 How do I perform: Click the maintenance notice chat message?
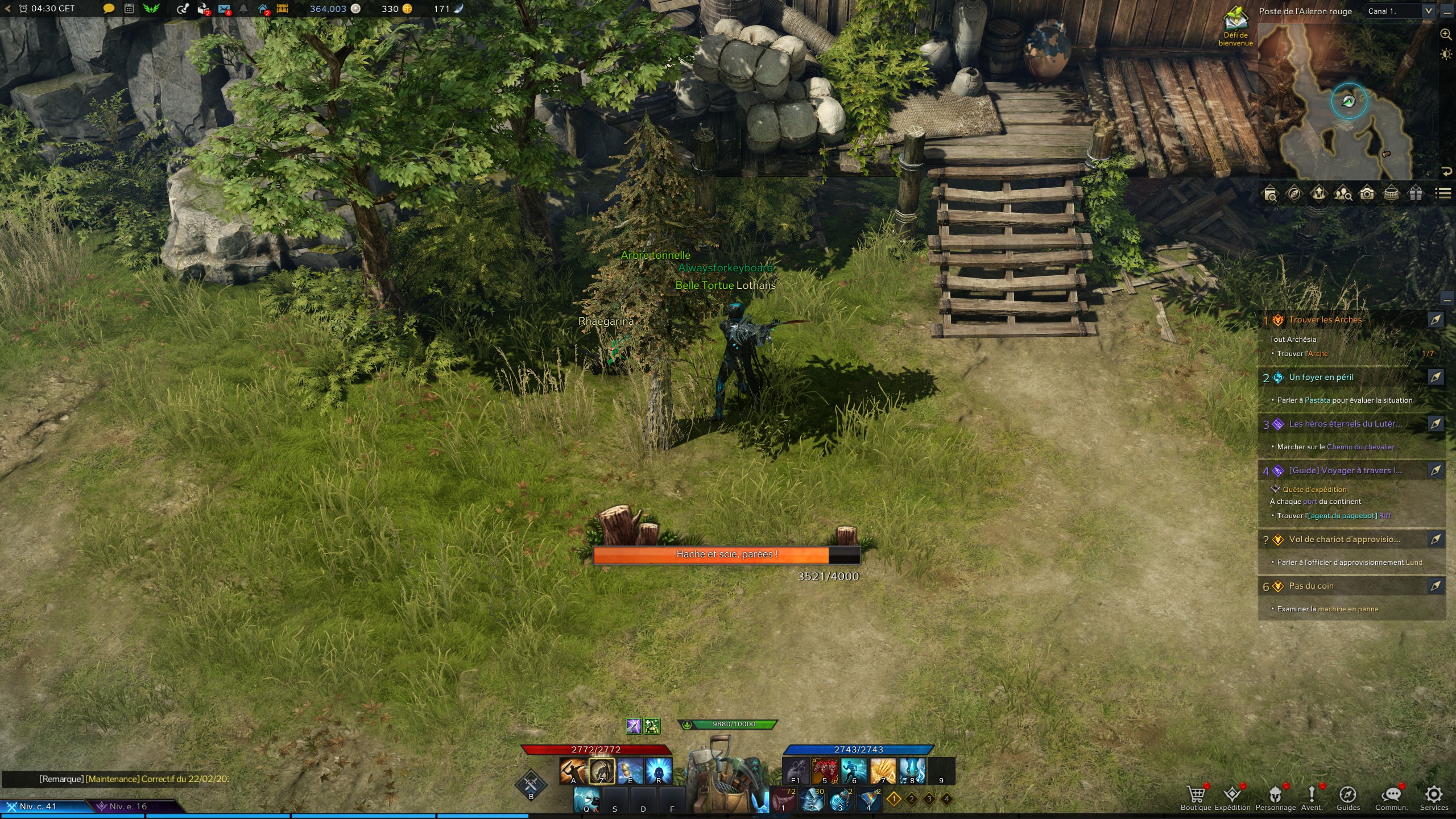[x=134, y=779]
